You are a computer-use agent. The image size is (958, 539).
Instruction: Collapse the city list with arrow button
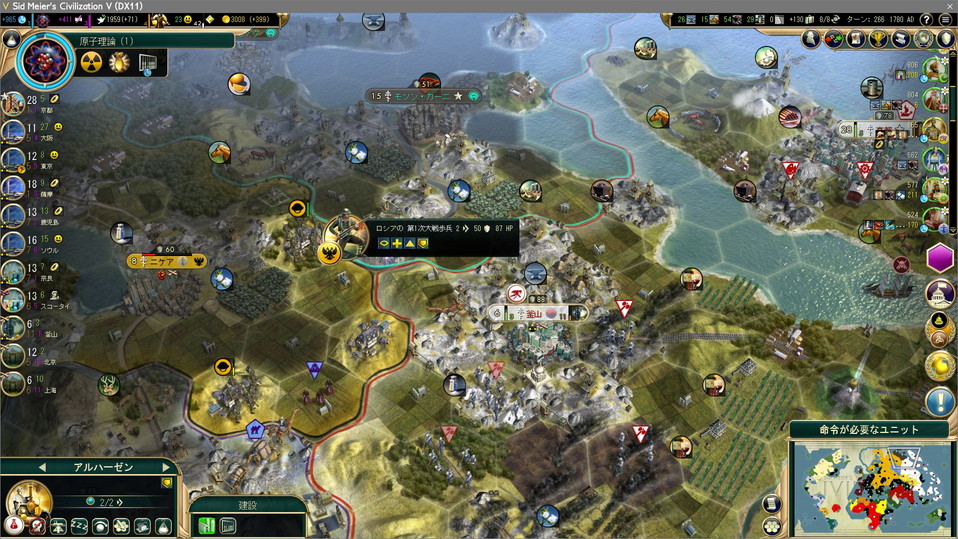(x=12, y=39)
